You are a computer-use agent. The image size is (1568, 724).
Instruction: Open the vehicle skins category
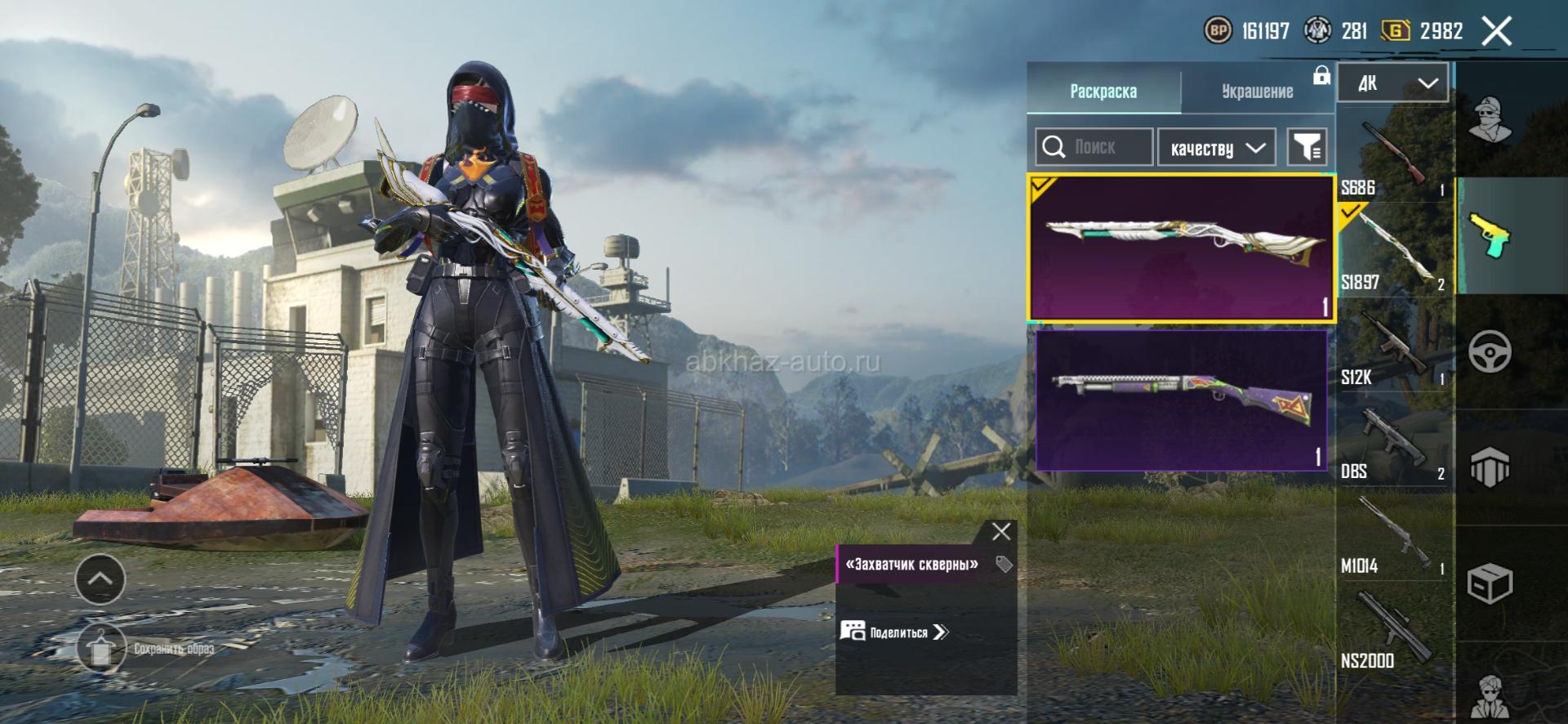tap(1490, 352)
